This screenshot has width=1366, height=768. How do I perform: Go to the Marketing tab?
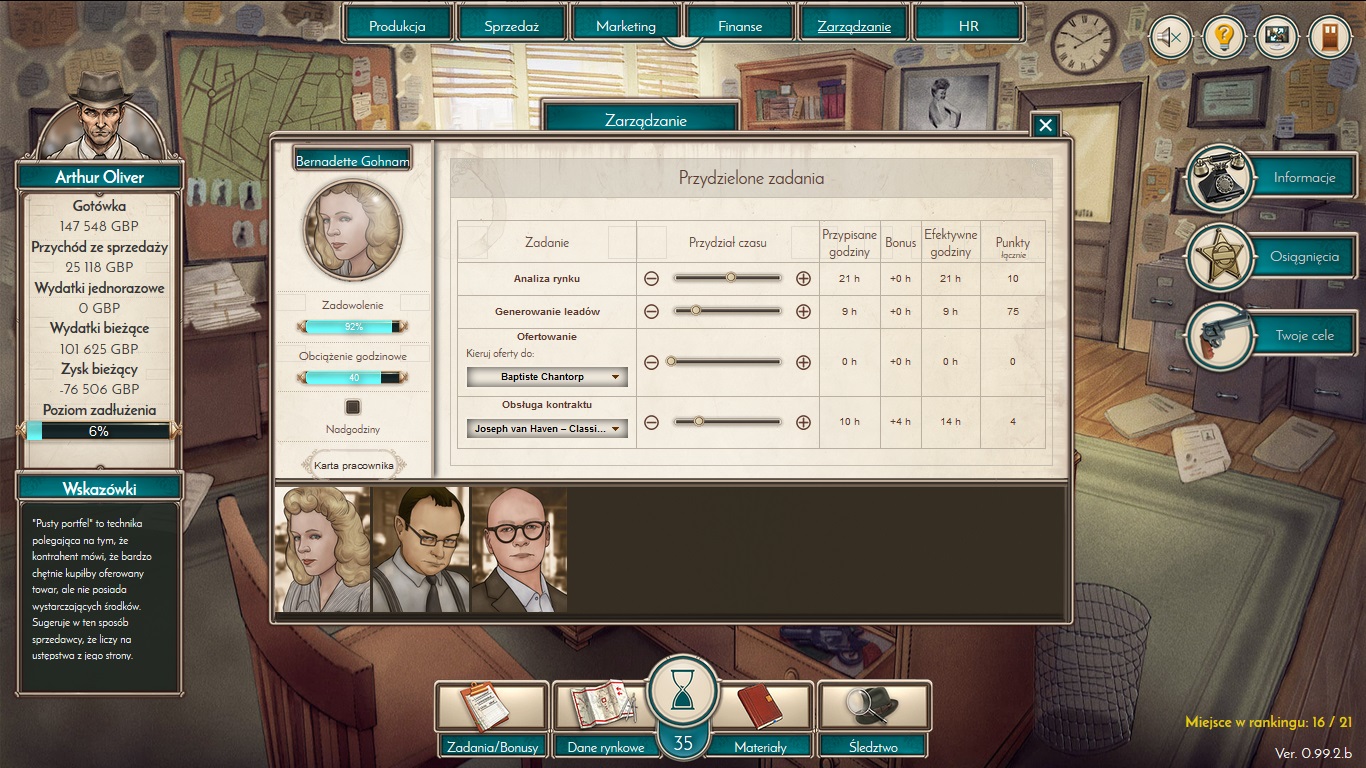[625, 26]
